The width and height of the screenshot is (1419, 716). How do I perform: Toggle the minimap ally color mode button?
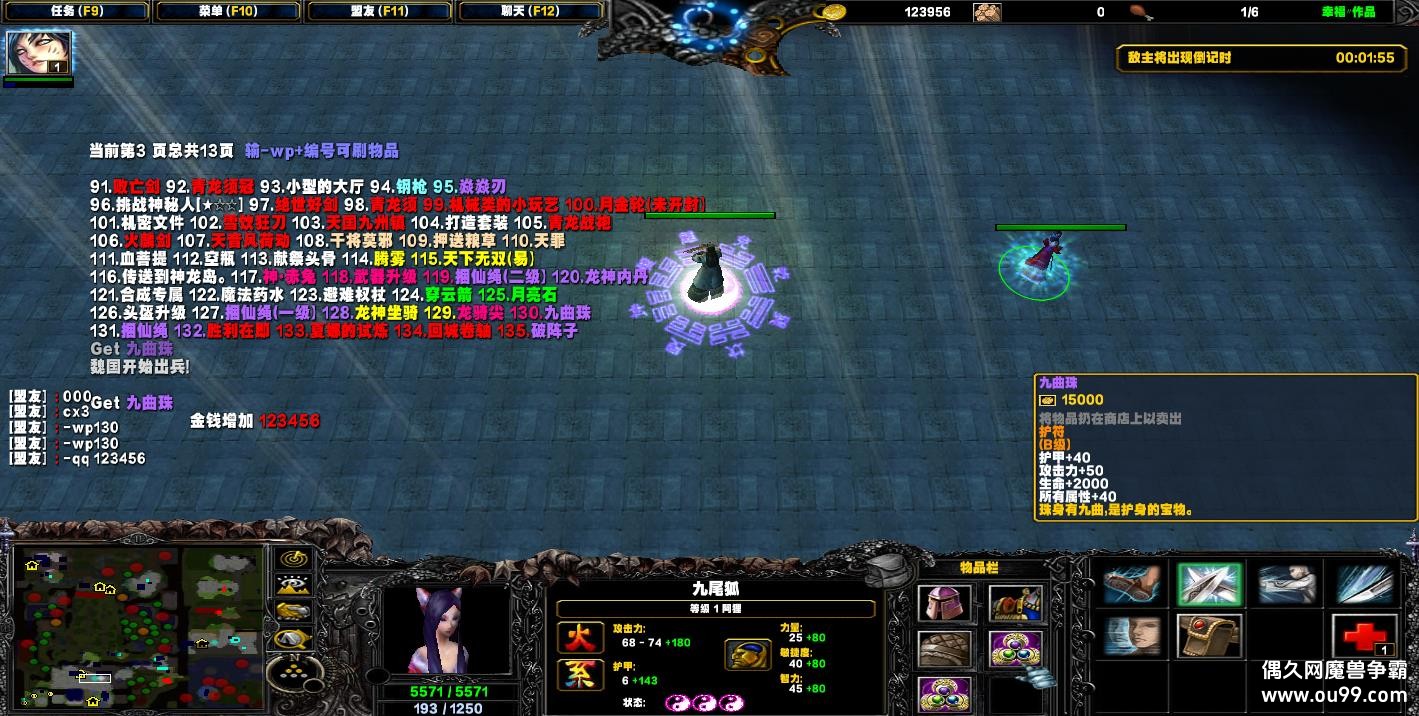[x=293, y=610]
